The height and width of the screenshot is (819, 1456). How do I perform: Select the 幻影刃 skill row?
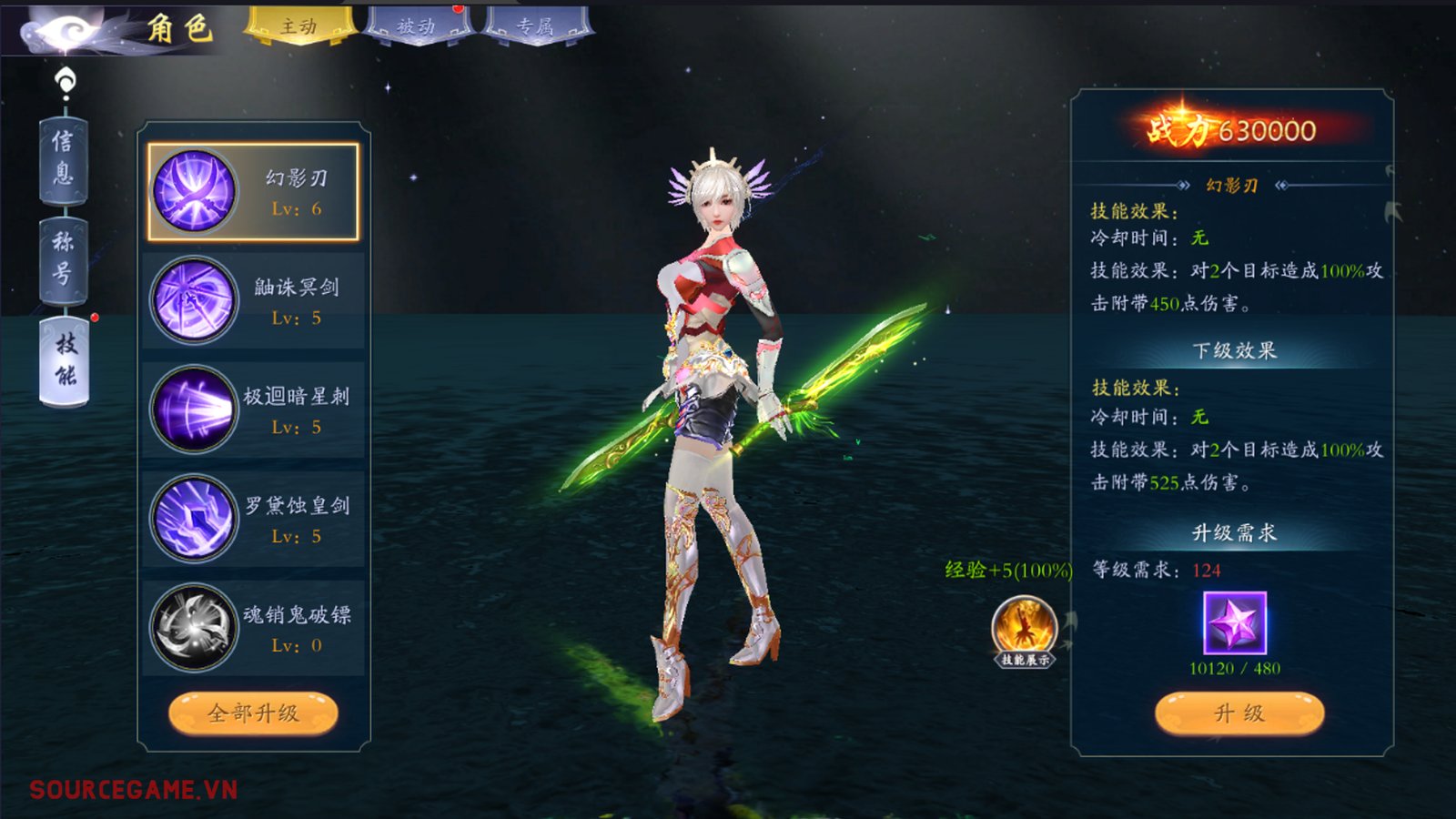pos(254,192)
